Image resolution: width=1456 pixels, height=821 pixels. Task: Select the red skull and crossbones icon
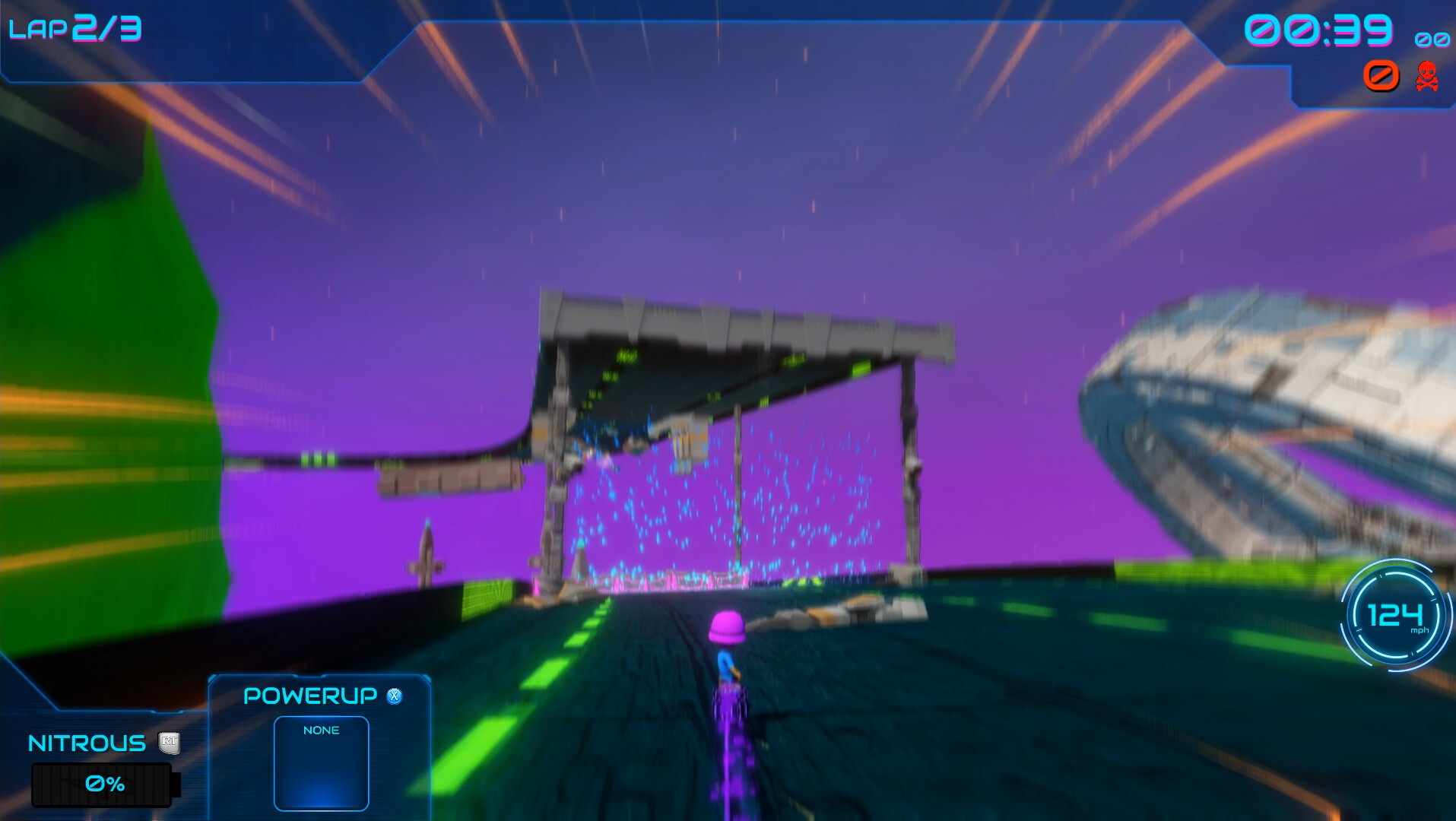(1427, 77)
